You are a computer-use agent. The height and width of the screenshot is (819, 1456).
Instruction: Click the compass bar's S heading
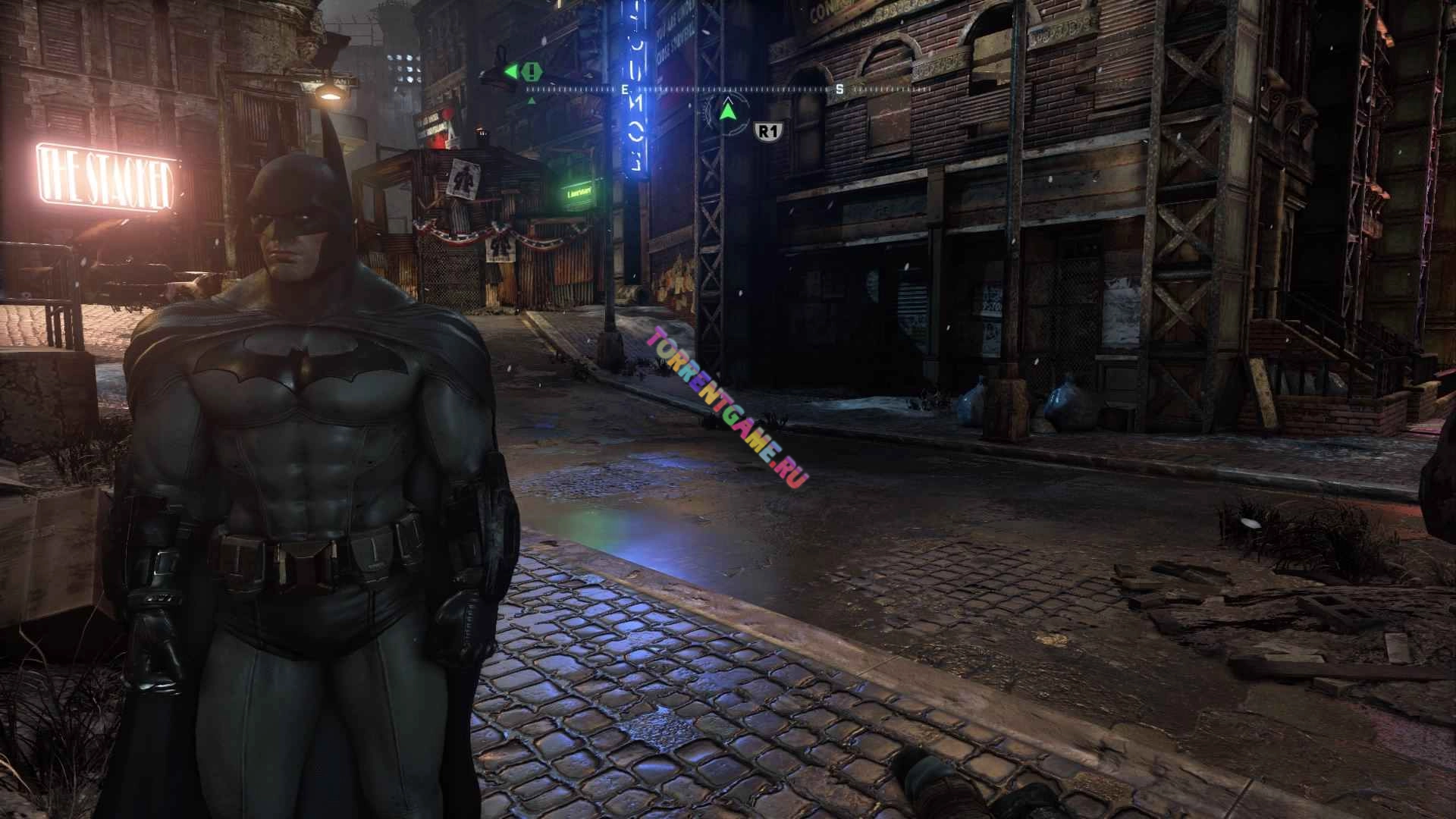tap(839, 89)
